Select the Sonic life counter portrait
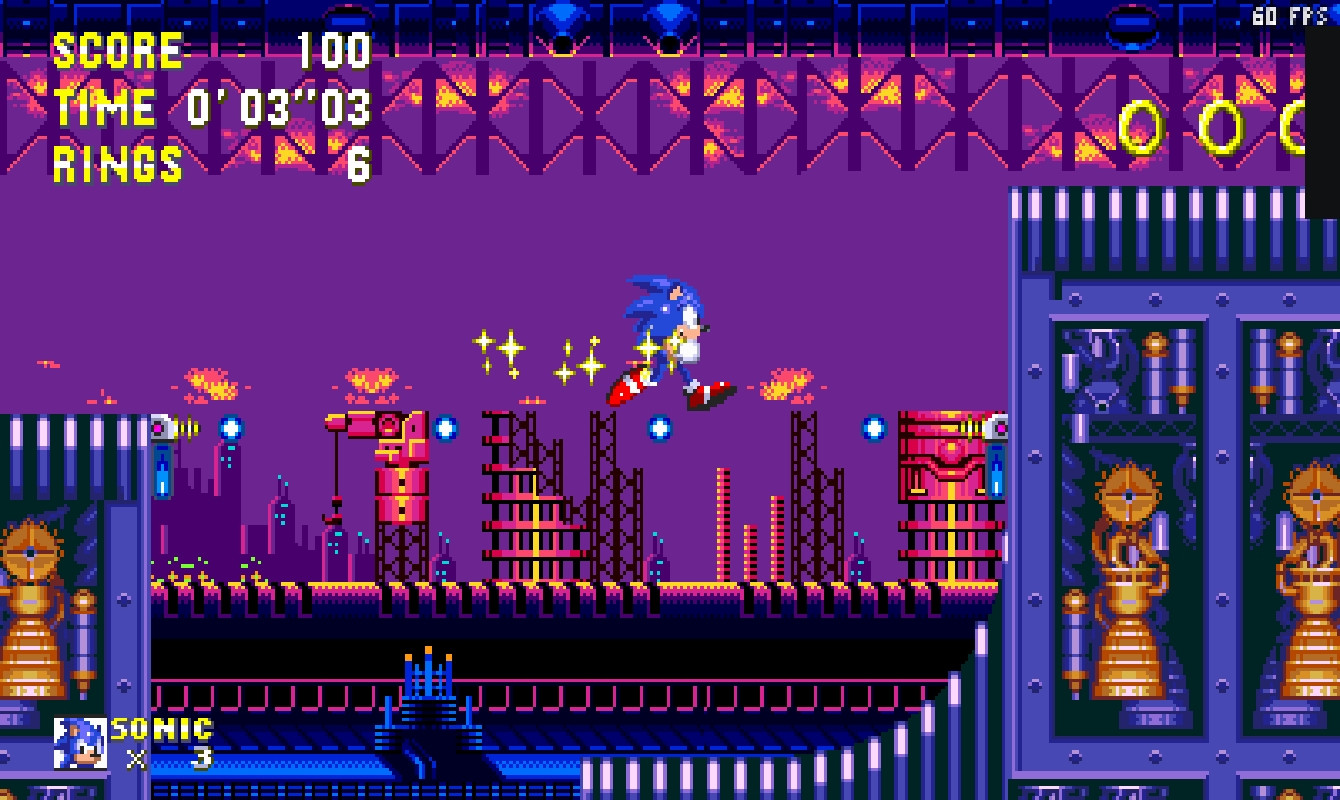 pos(78,741)
